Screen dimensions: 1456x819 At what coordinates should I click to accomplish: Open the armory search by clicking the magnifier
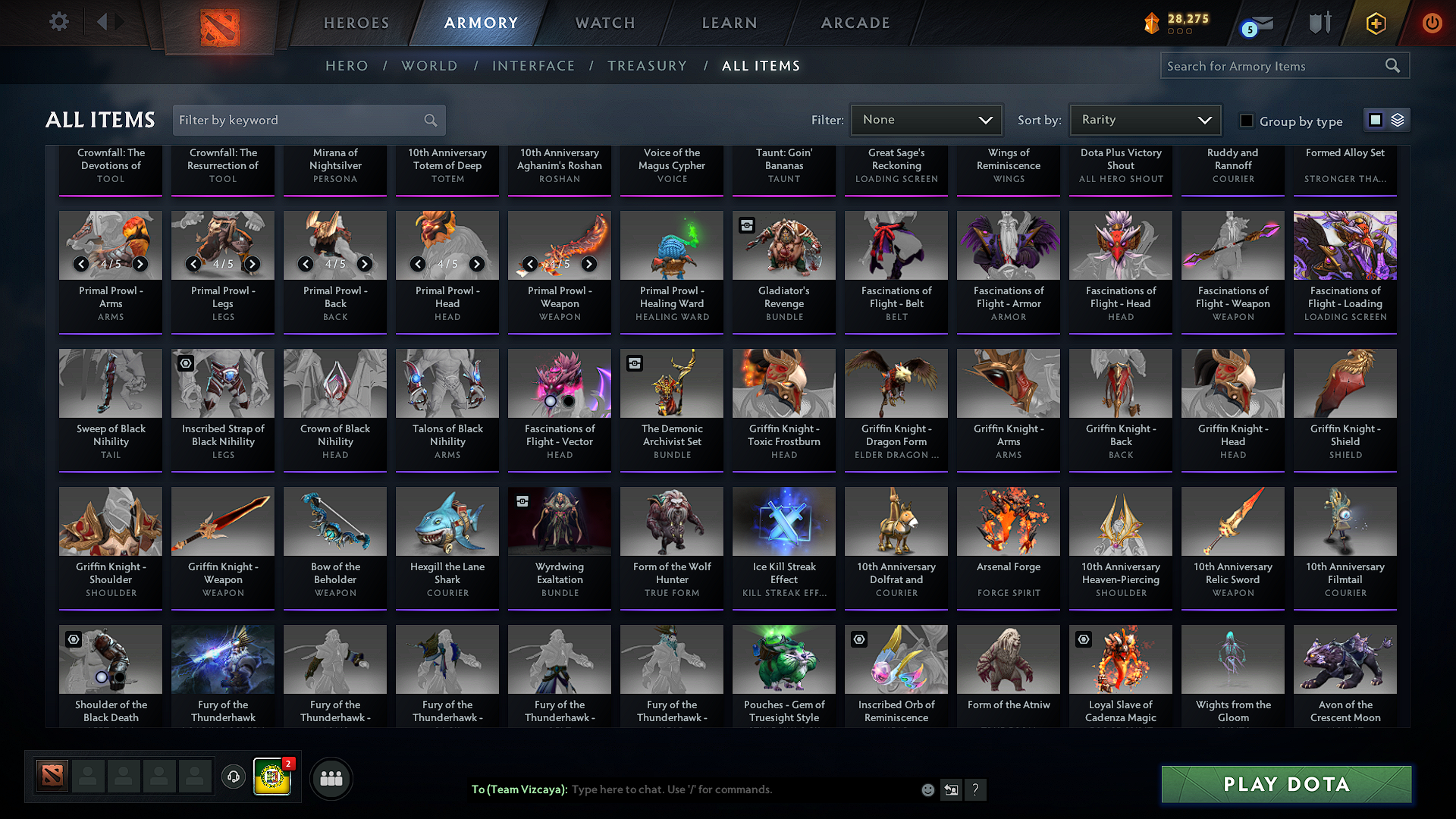coord(1393,65)
